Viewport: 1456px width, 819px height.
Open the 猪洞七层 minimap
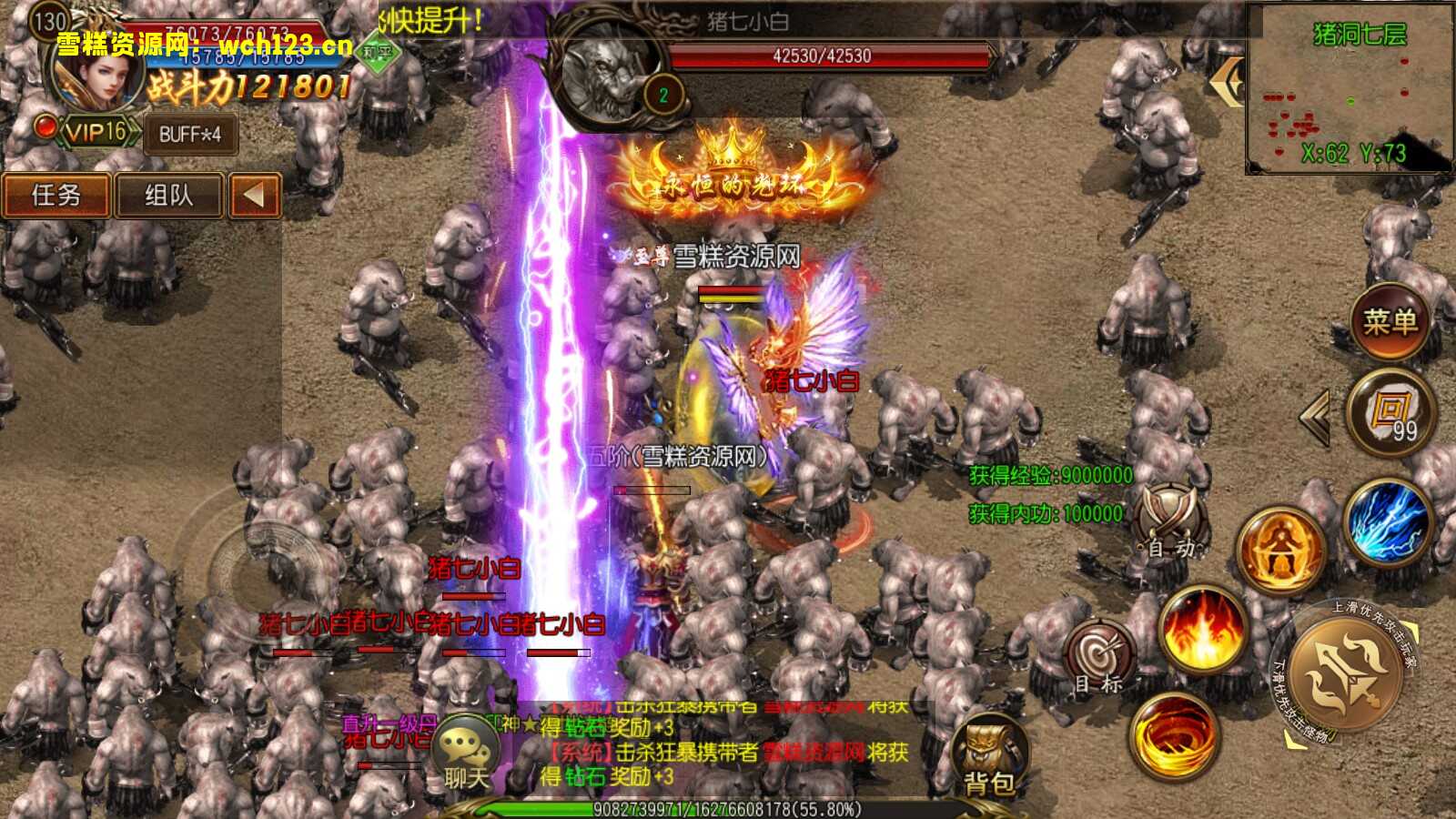pyautogui.click(x=1350, y=91)
